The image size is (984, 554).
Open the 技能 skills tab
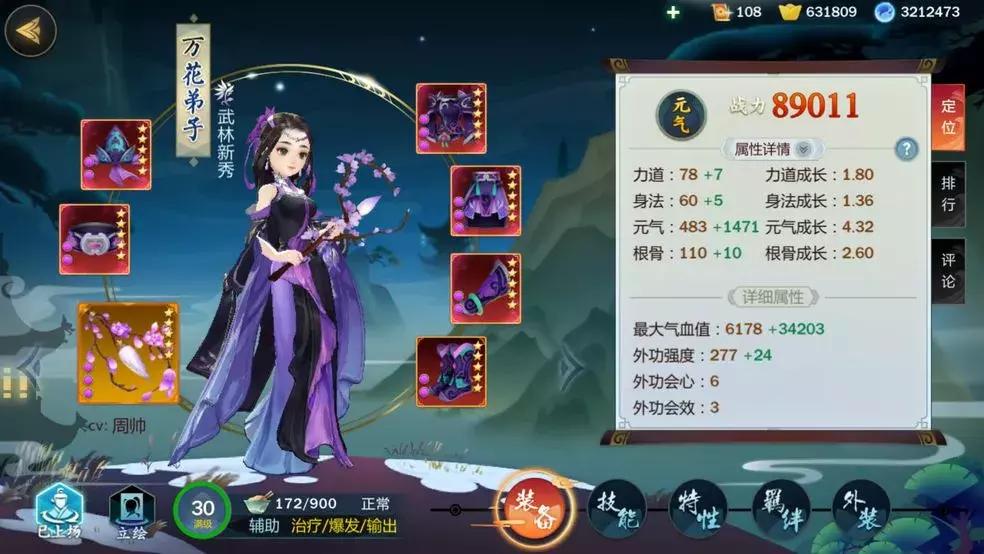(616, 510)
